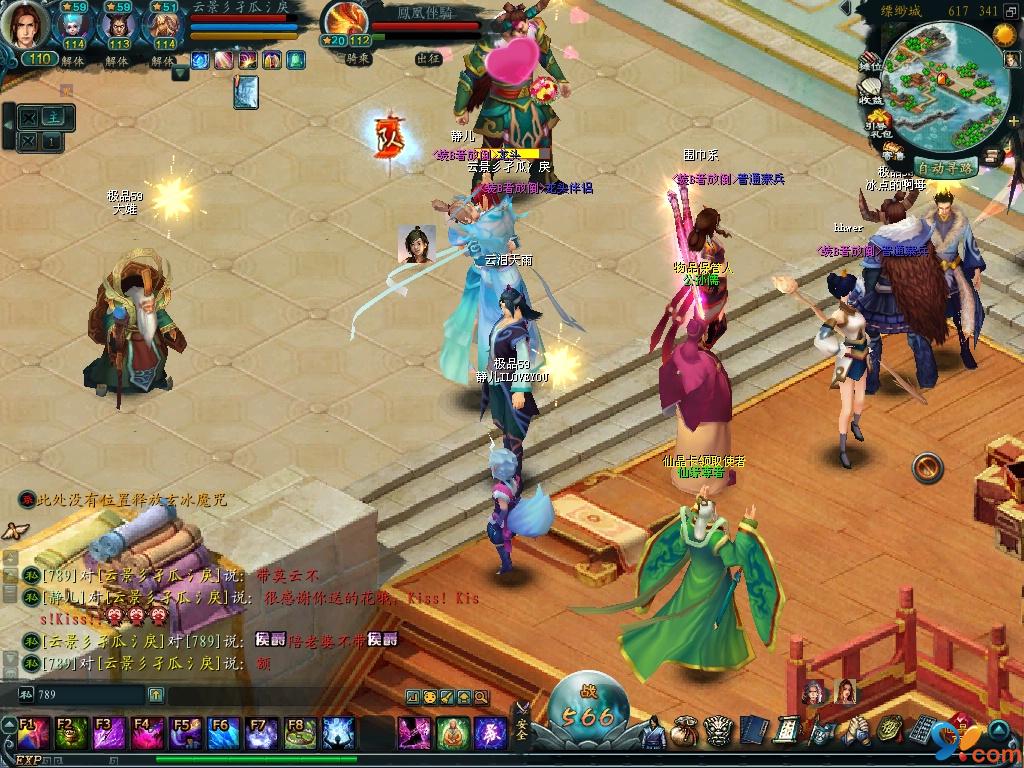Viewport: 1024px width, 768px height.
Task: Click the sun daytime icon
Action: point(1003,37)
